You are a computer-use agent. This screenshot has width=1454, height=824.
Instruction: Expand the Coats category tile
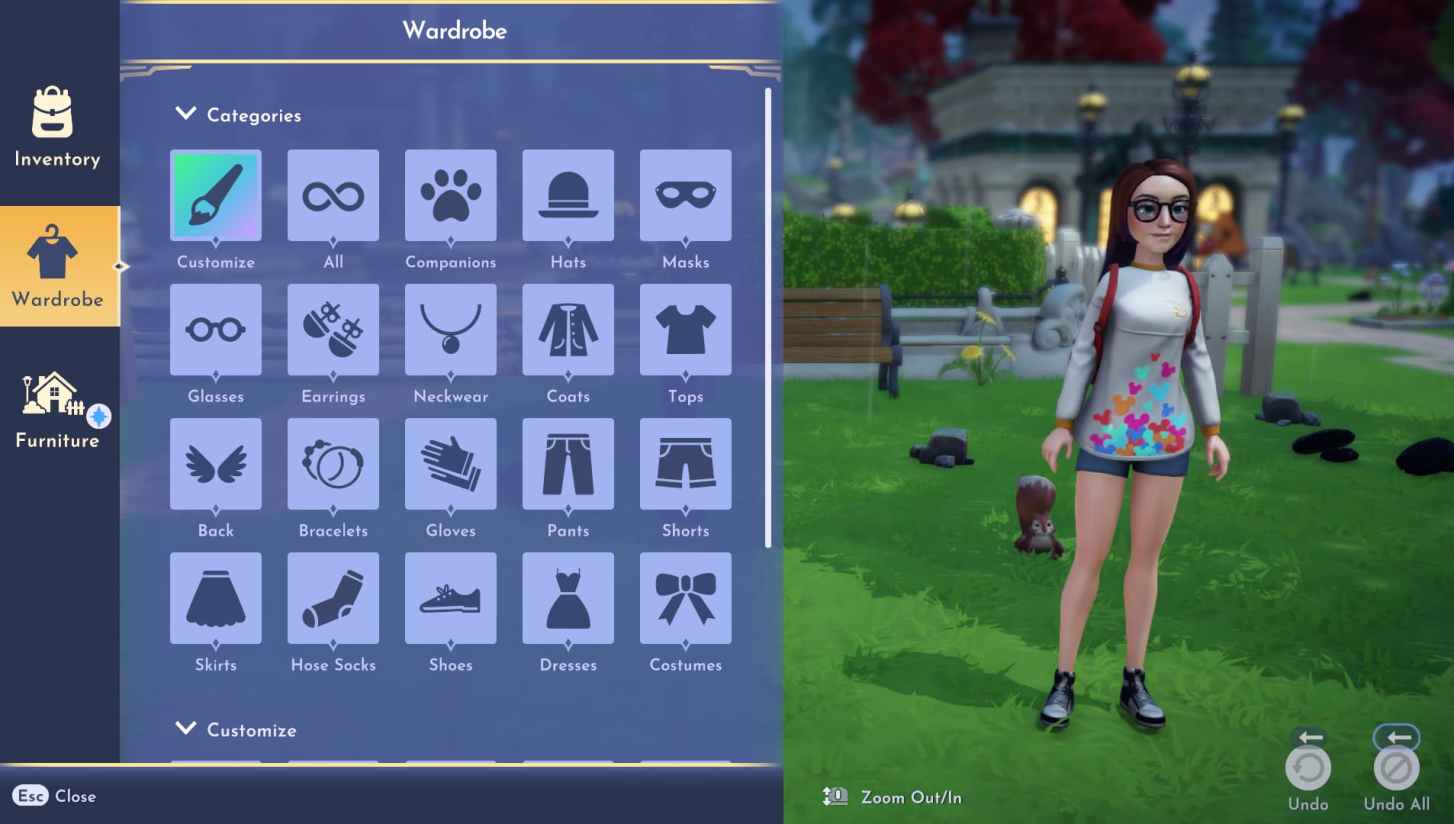(568, 329)
